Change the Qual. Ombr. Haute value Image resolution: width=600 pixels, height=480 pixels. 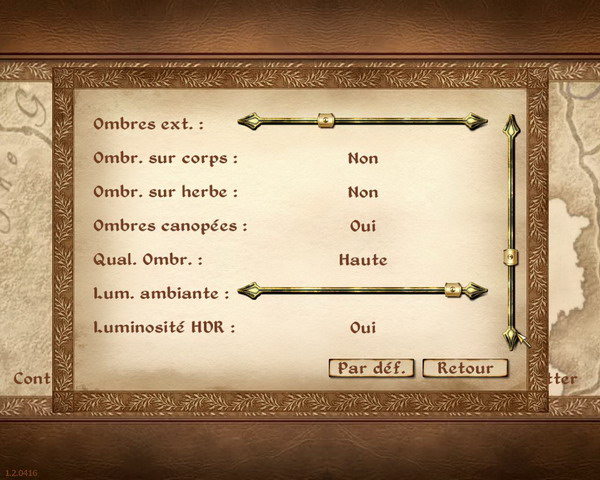tap(363, 260)
